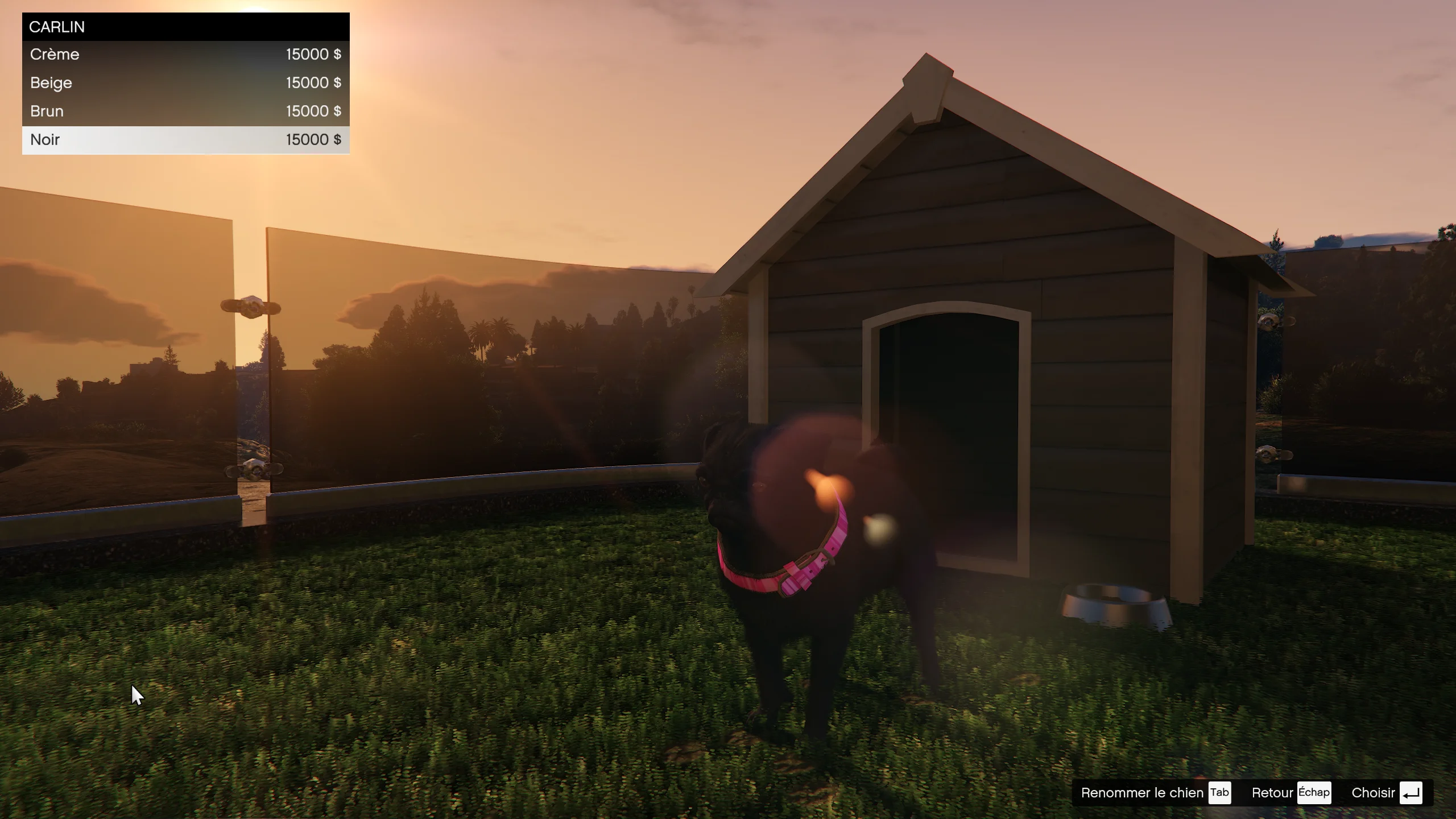Select the highlighted Noir option

[185, 140]
